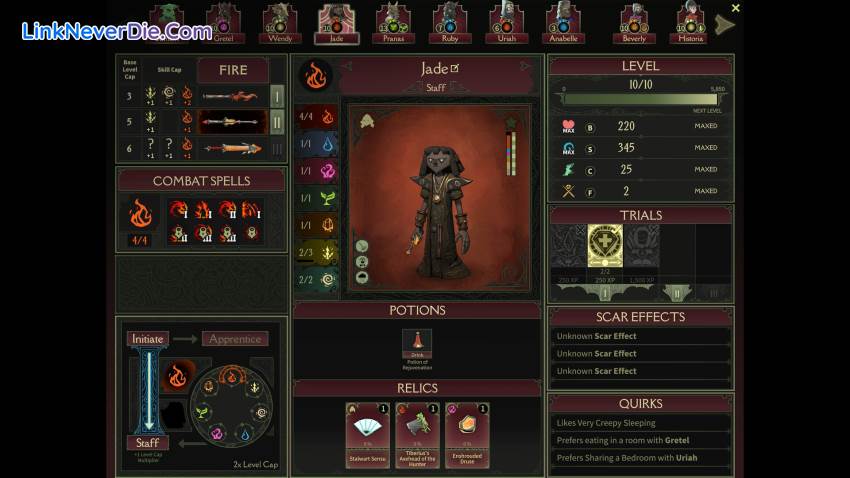Open Uriah's character sheet
The image size is (850, 478).
(x=507, y=22)
